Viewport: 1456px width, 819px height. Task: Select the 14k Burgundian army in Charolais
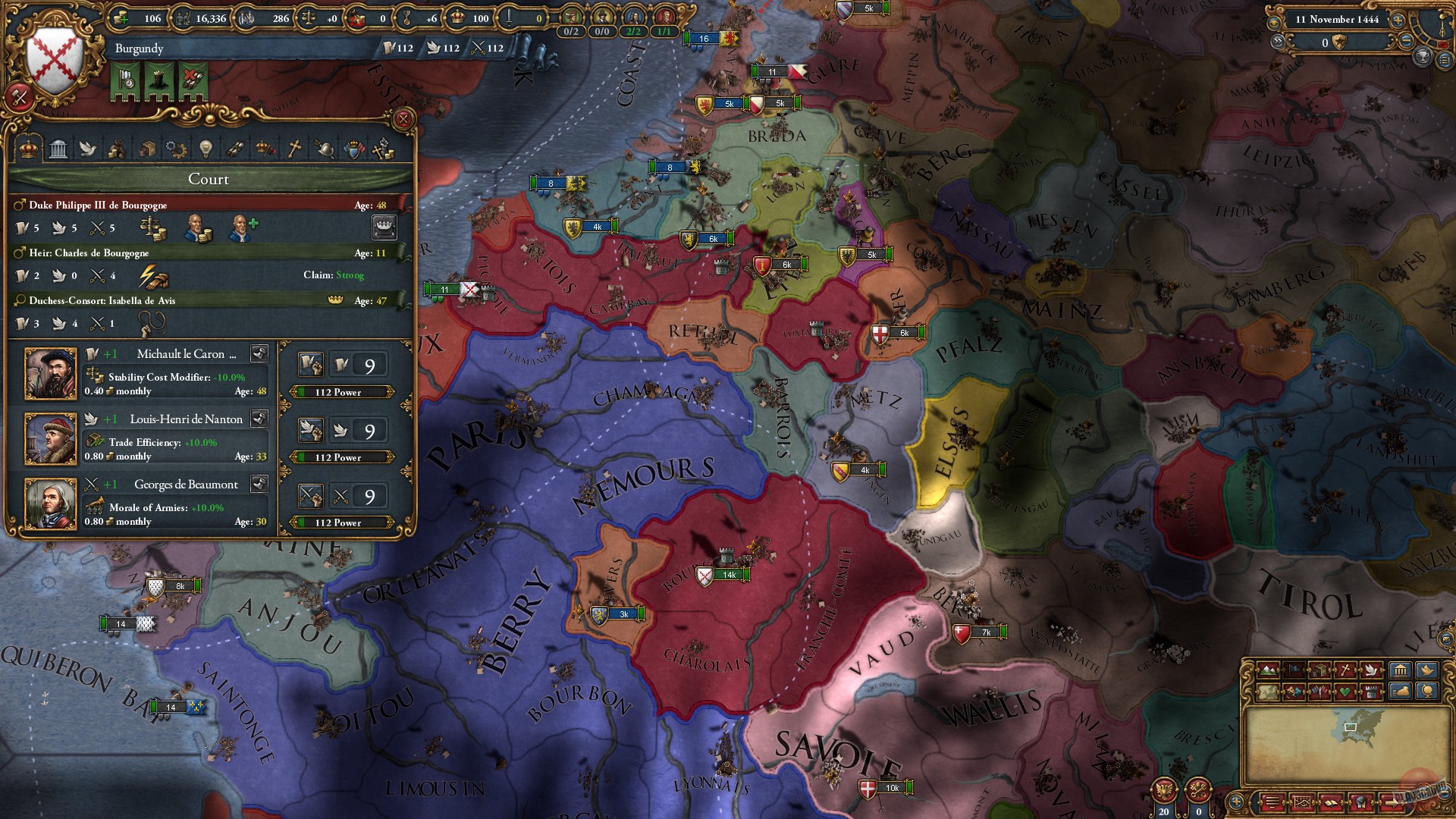tap(729, 575)
